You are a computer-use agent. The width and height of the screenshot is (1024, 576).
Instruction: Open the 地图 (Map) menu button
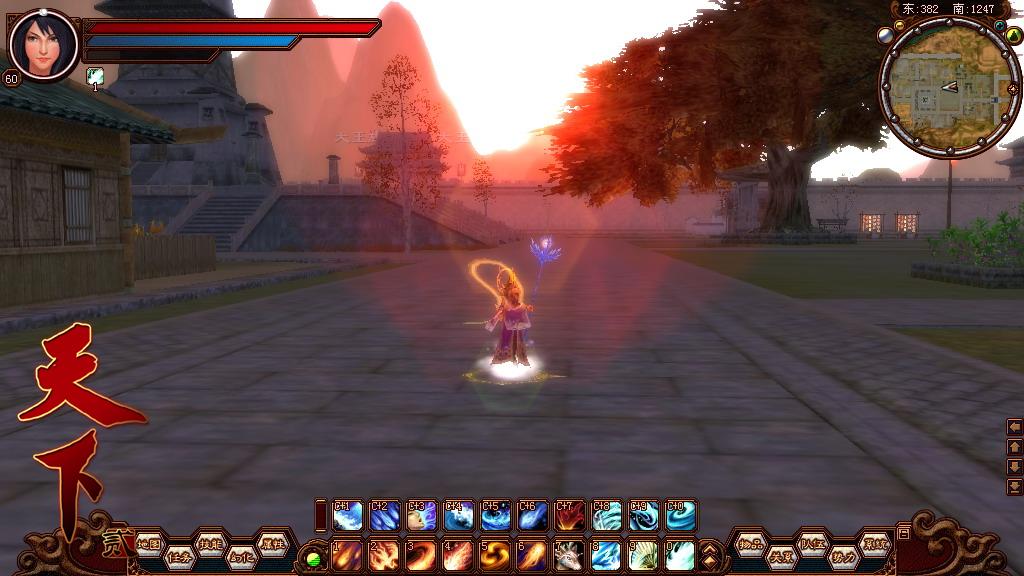[x=149, y=543]
